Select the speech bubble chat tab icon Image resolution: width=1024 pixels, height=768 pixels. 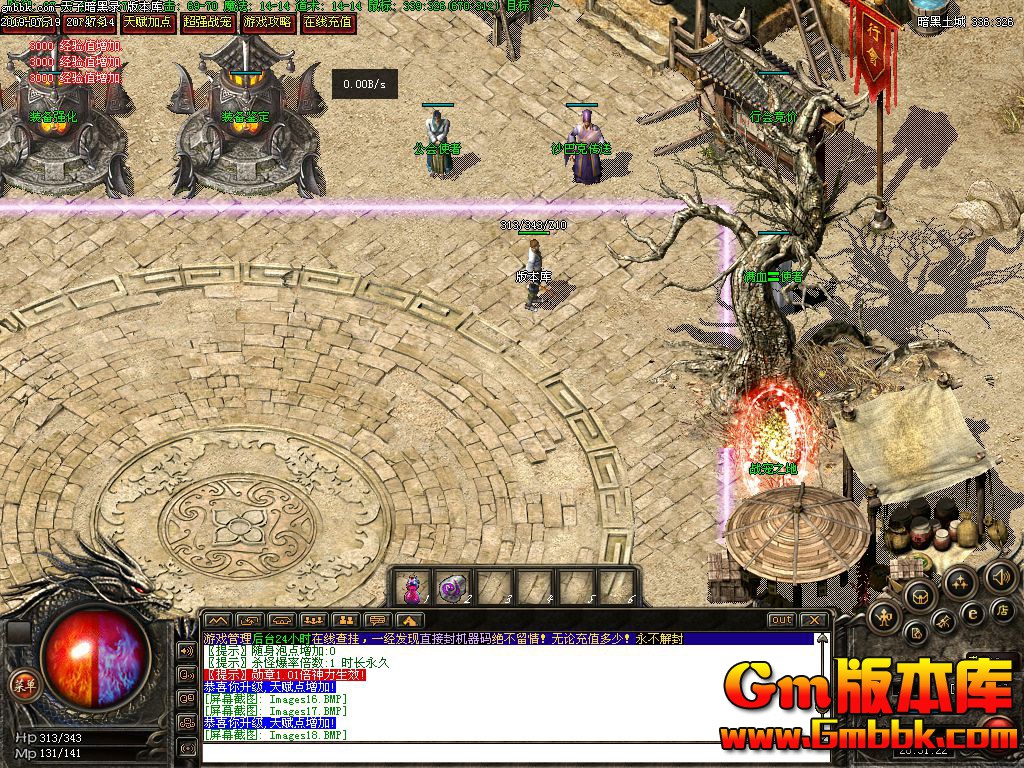point(377,620)
